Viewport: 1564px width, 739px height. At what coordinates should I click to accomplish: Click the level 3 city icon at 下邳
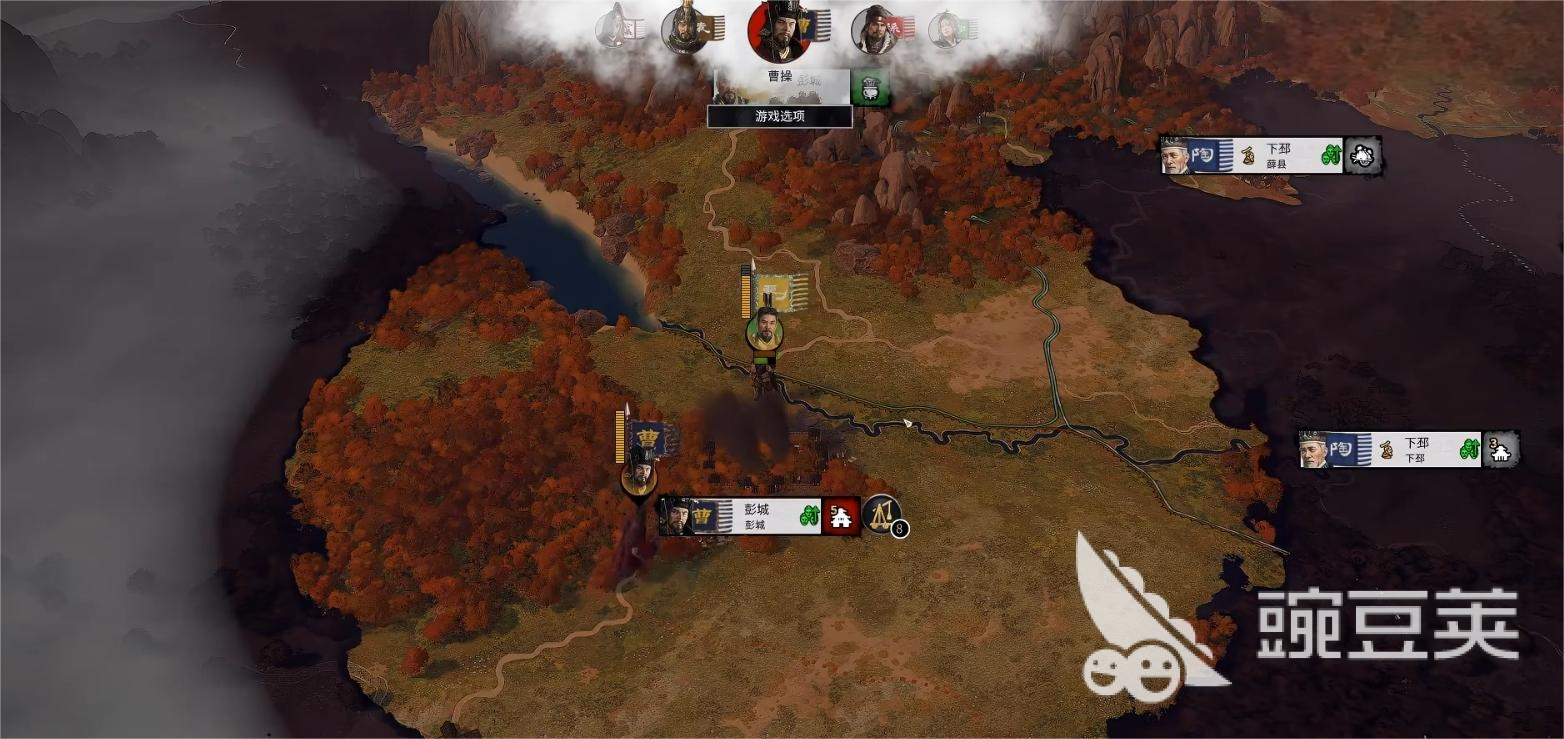(1500, 450)
